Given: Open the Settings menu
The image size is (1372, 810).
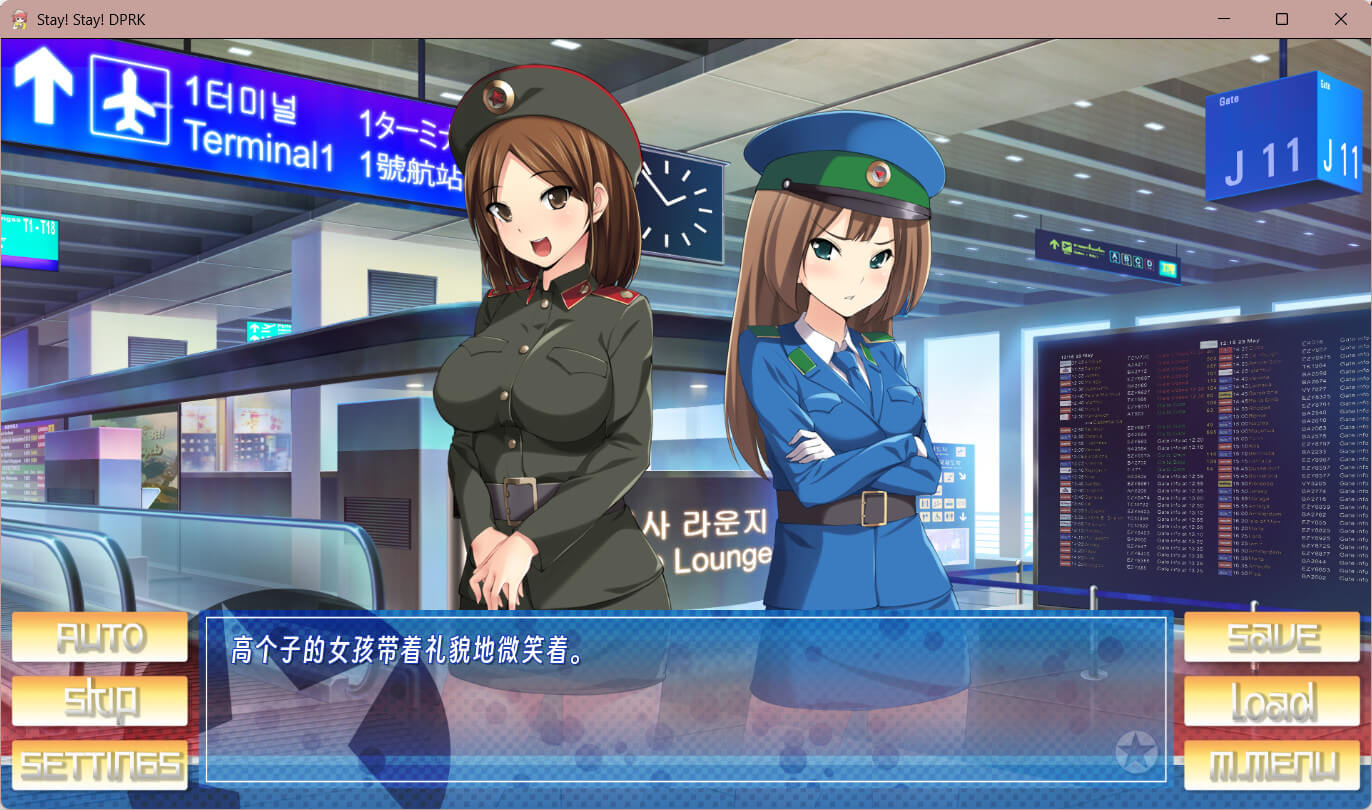Looking at the screenshot, I should coord(100,765).
